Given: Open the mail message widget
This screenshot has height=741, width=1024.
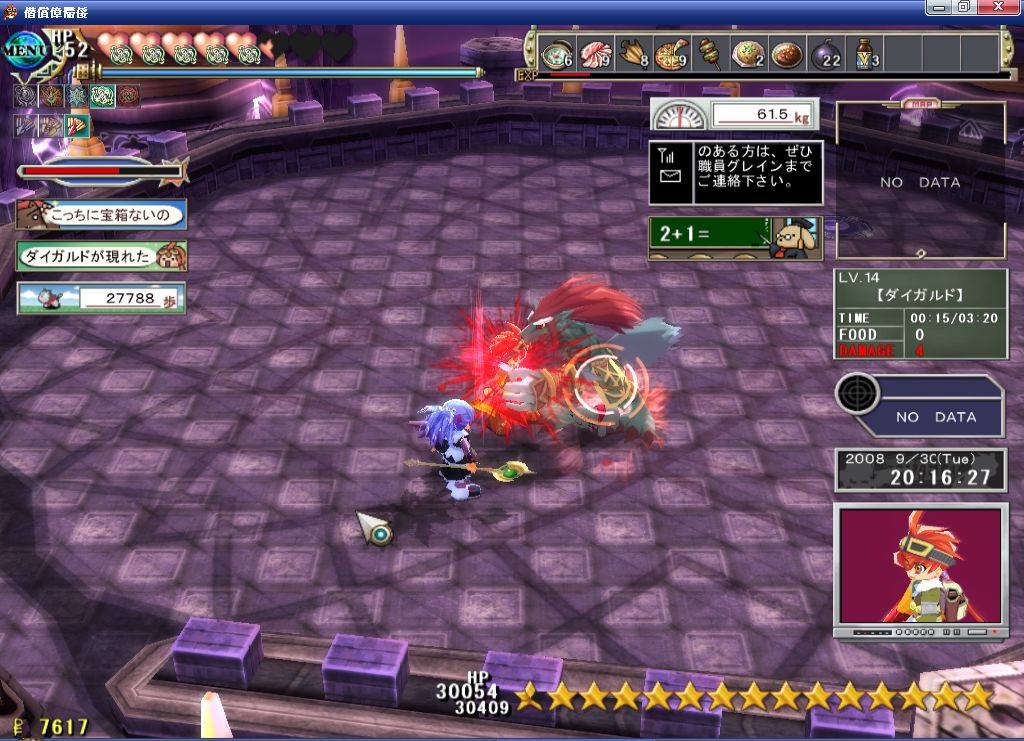Looking at the screenshot, I should (736, 172).
